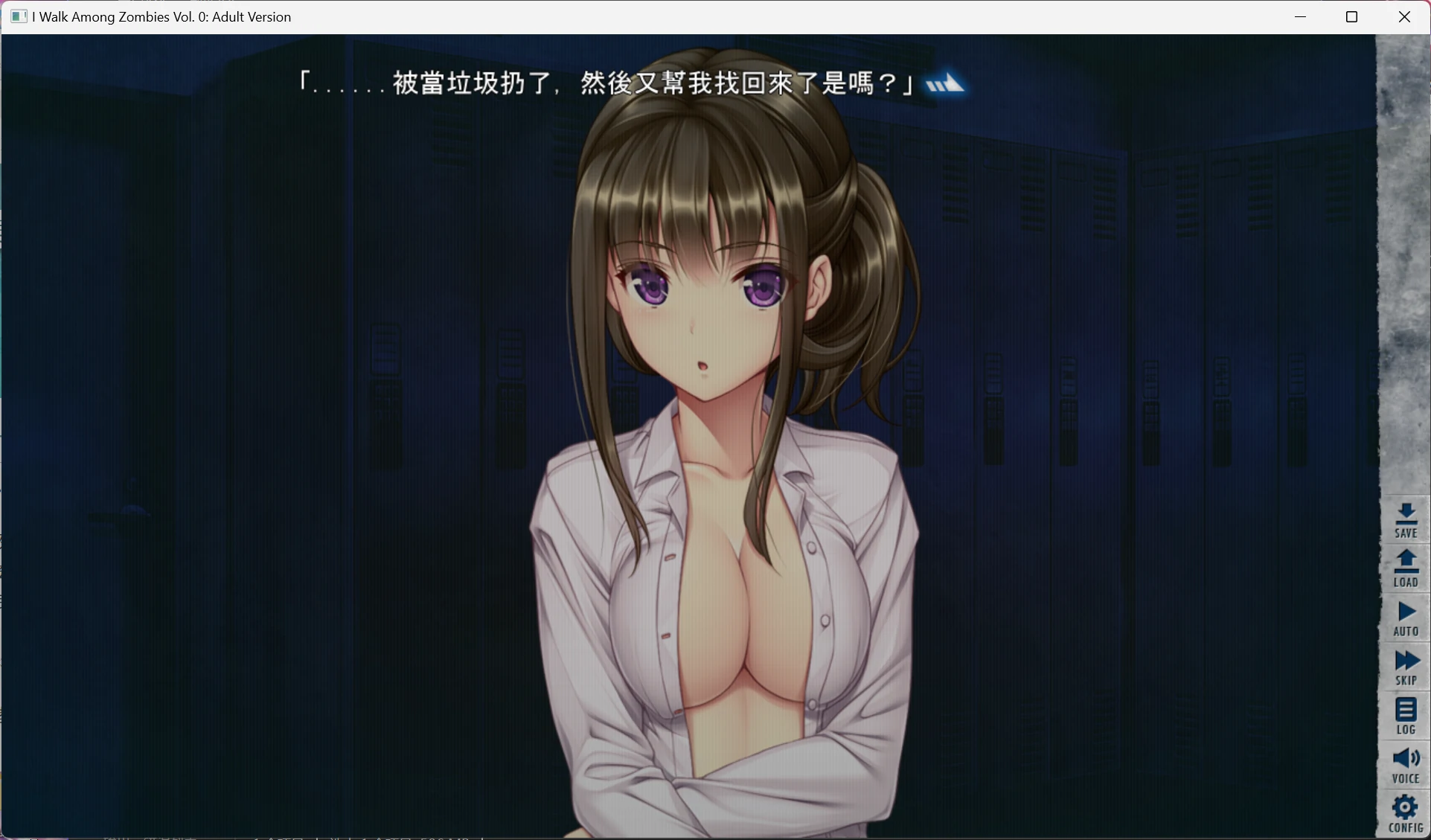Viewport: 1431px width, 840px height.
Task: Click the taskbar sliver at screen bottom
Action: coord(298,837)
